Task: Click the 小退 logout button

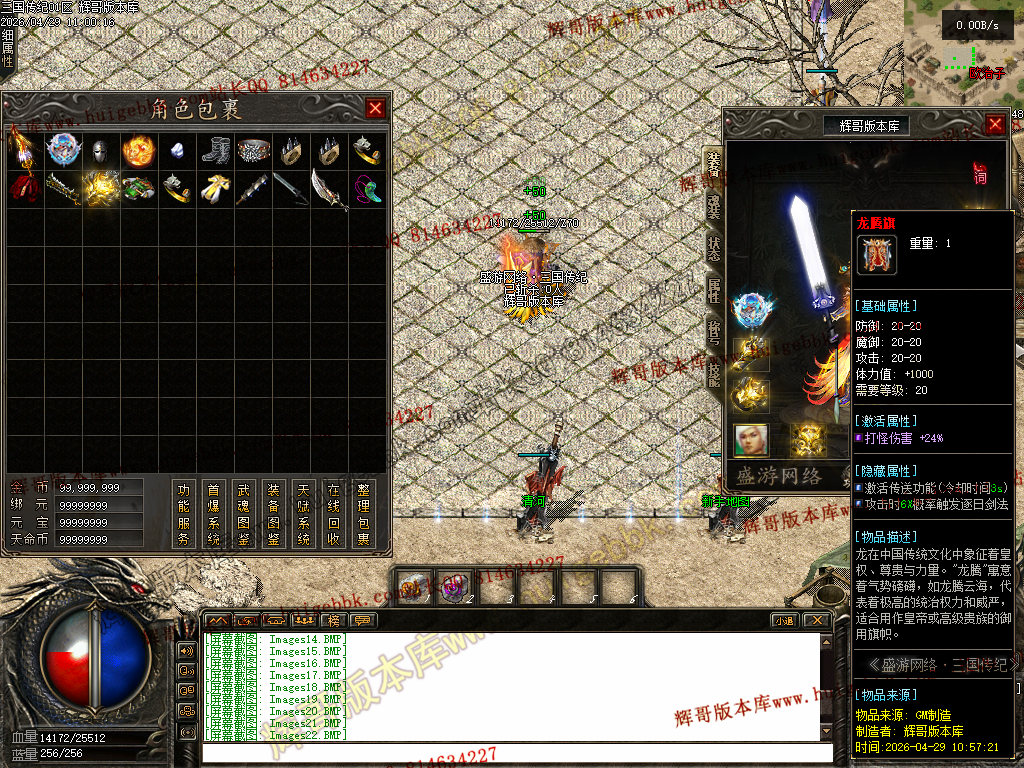Action: 784,620
